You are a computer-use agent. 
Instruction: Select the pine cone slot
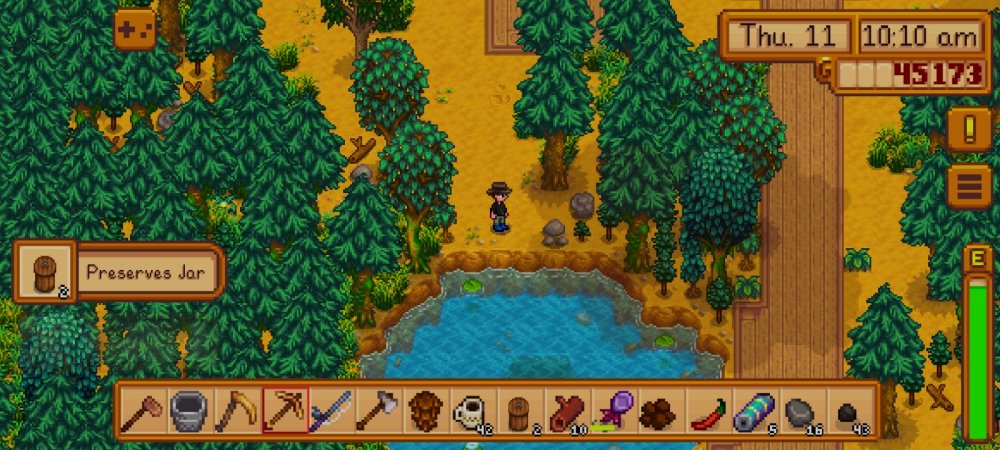click(425, 410)
